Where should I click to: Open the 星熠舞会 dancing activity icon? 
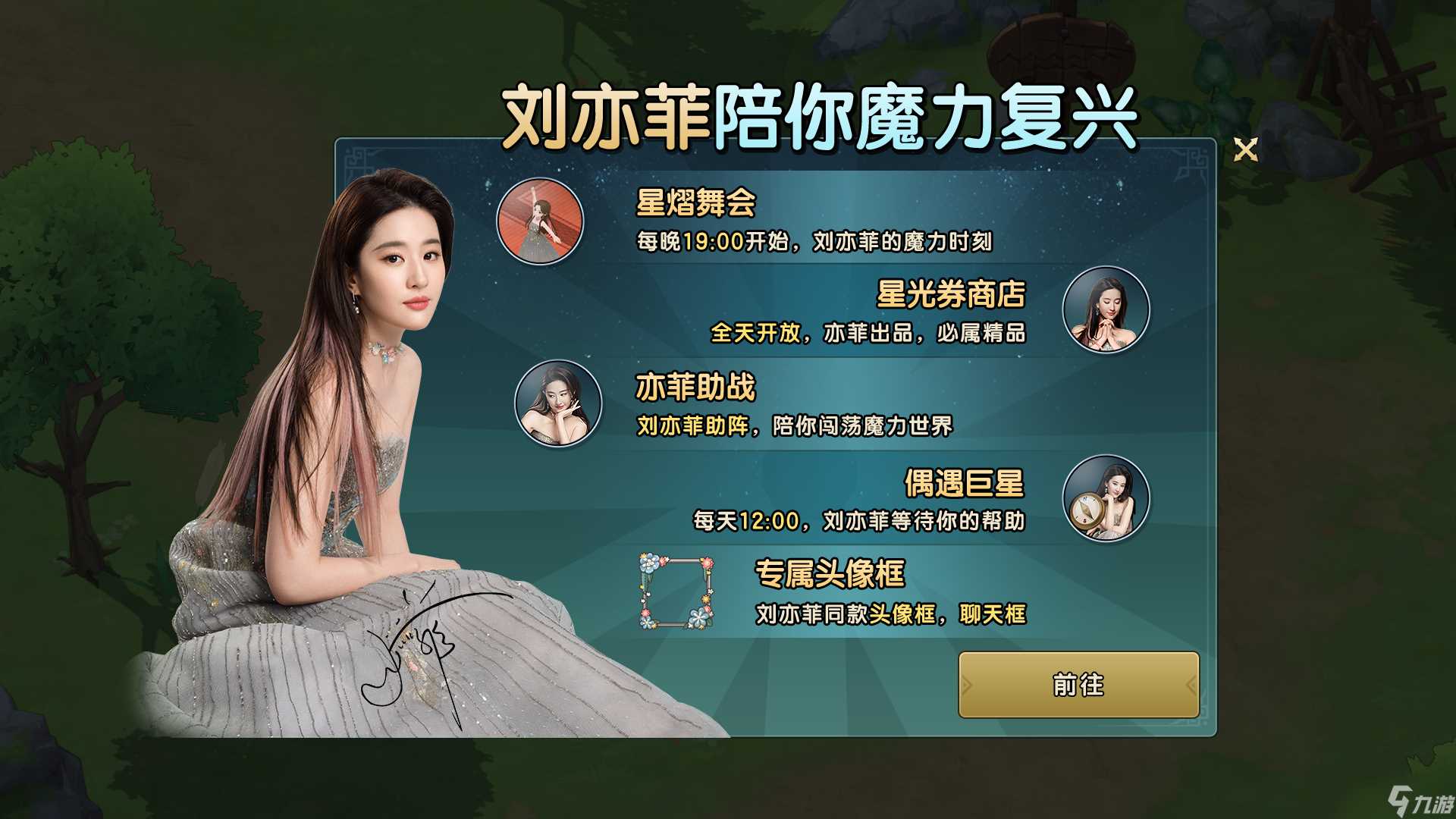coord(540,222)
